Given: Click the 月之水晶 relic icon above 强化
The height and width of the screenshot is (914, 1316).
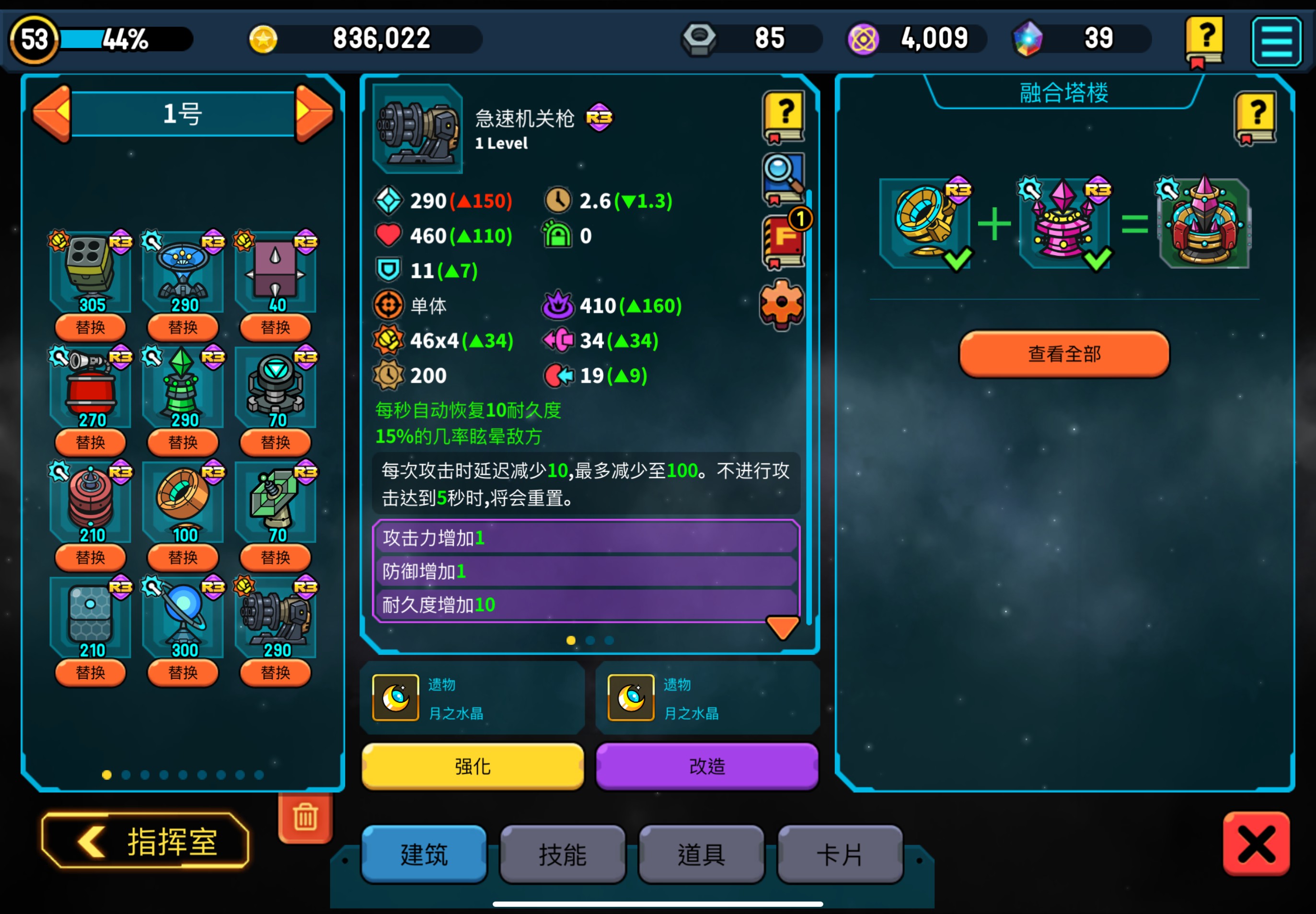Looking at the screenshot, I should click(395, 697).
